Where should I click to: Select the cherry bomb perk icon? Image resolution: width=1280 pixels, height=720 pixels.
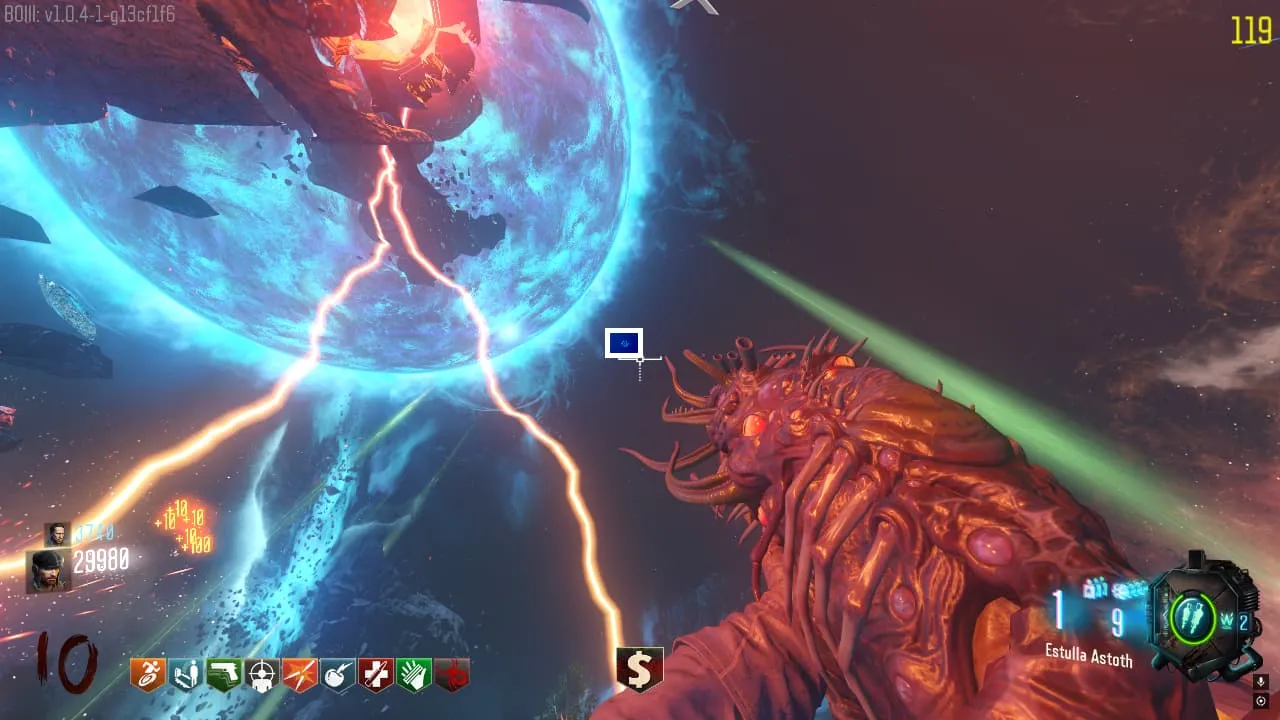click(338, 675)
